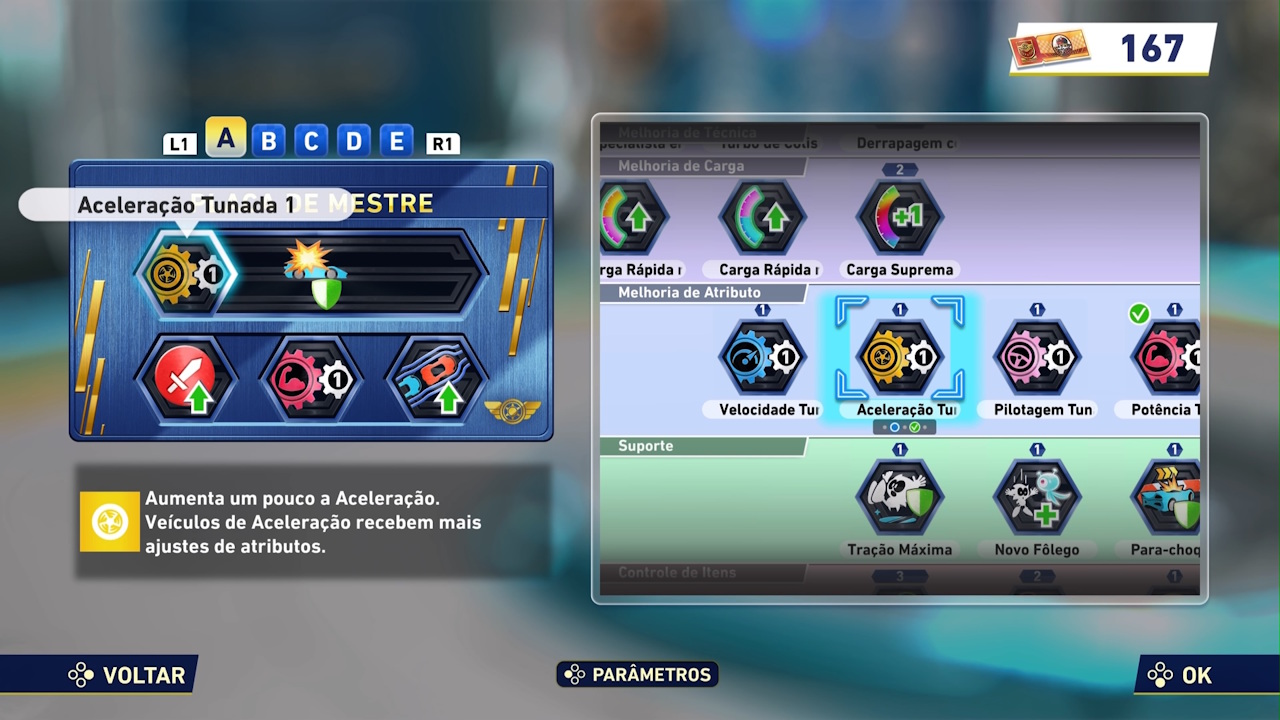Viewport: 1280px width, 720px height.
Task: Switch to tab B
Action: tap(268, 141)
